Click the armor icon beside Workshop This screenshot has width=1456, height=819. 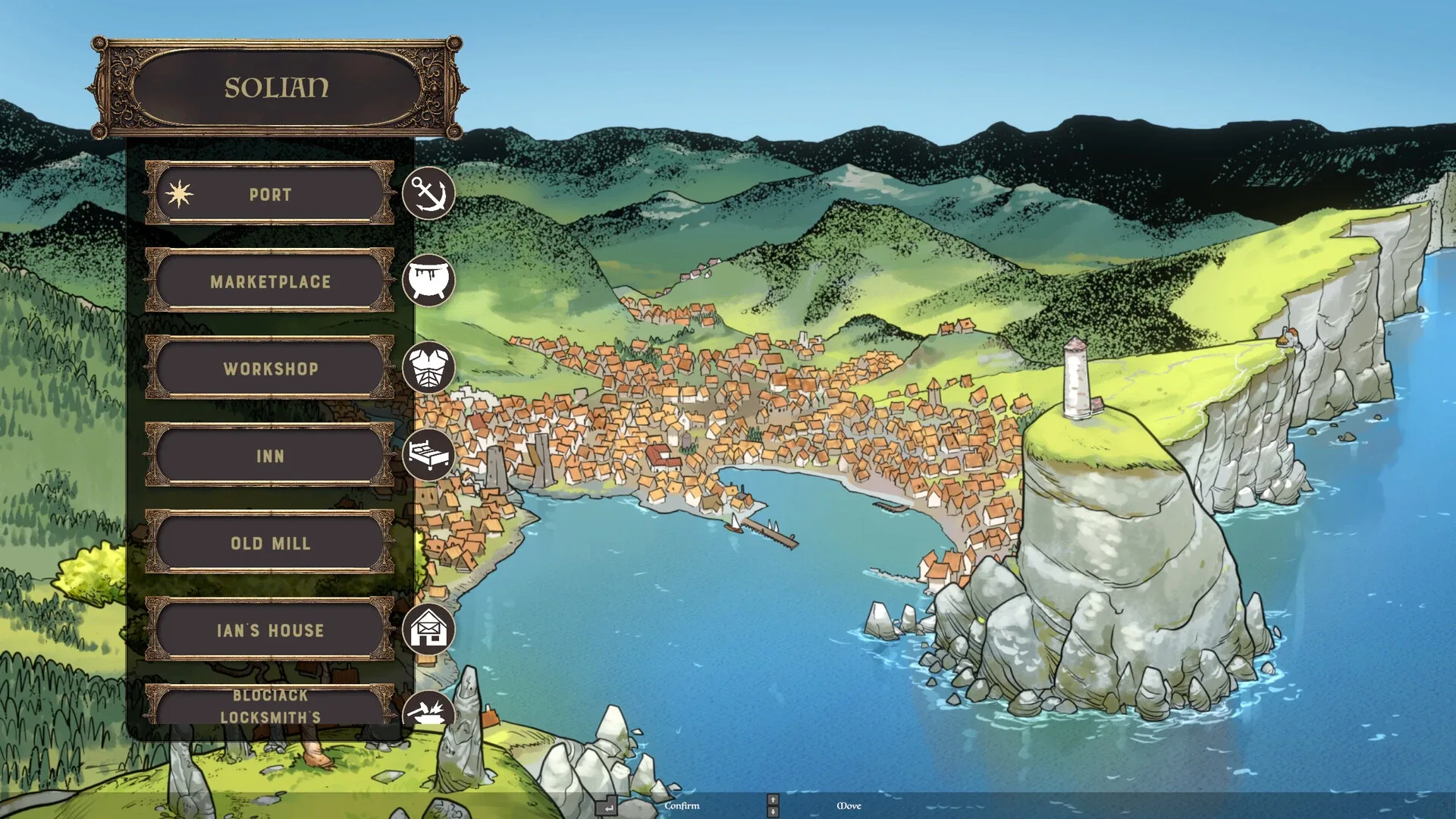tap(428, 368)
